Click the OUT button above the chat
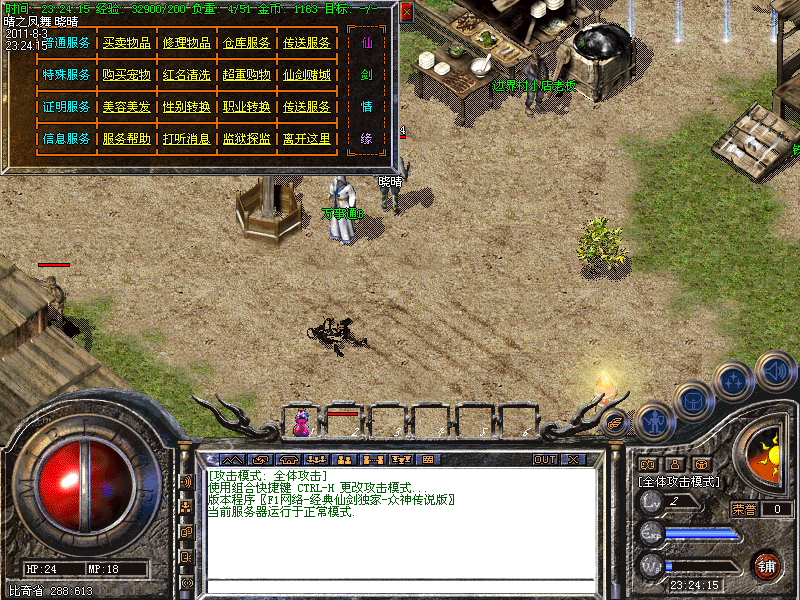 545,460
